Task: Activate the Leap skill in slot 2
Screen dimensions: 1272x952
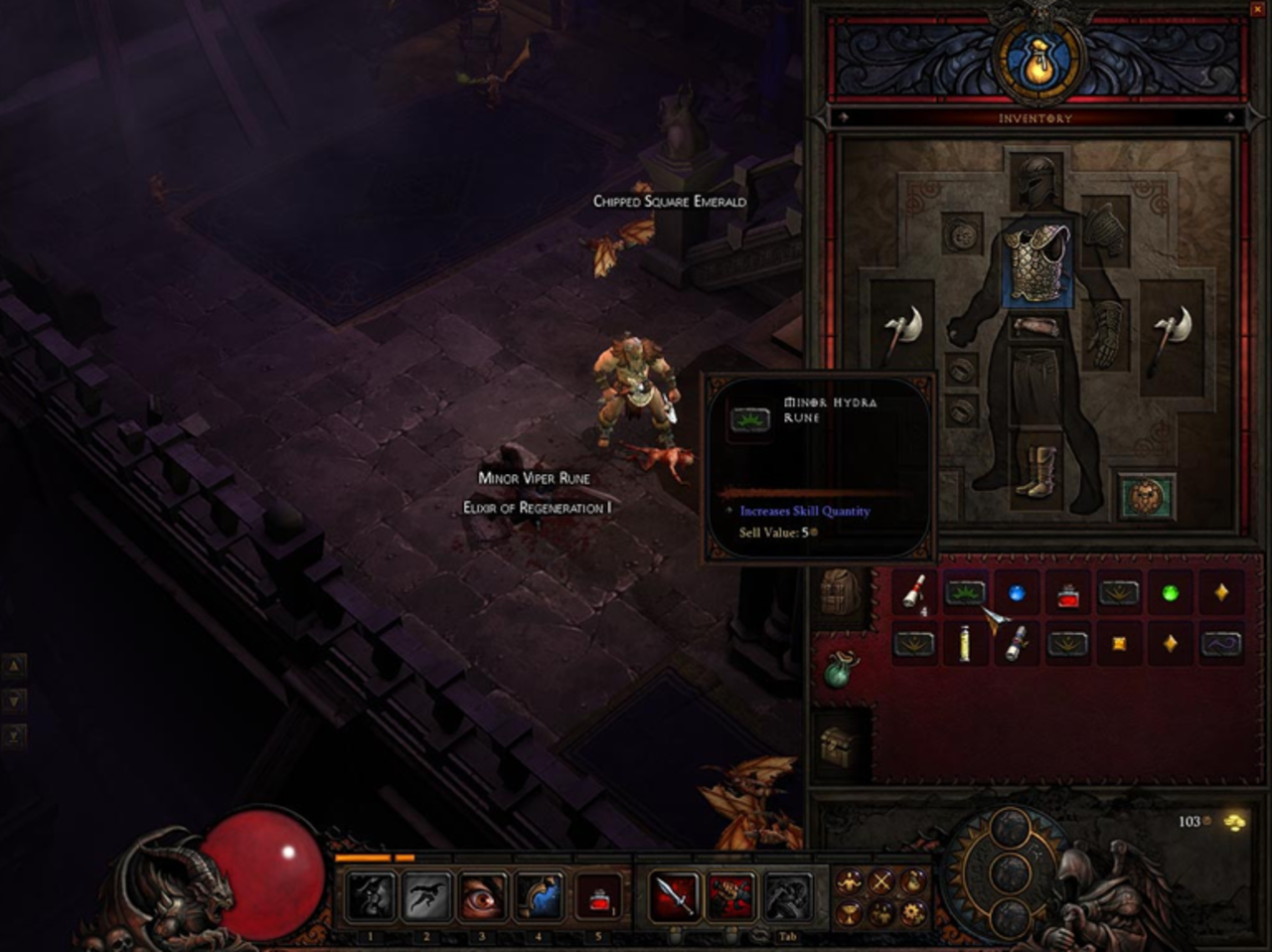Action: 426,895
